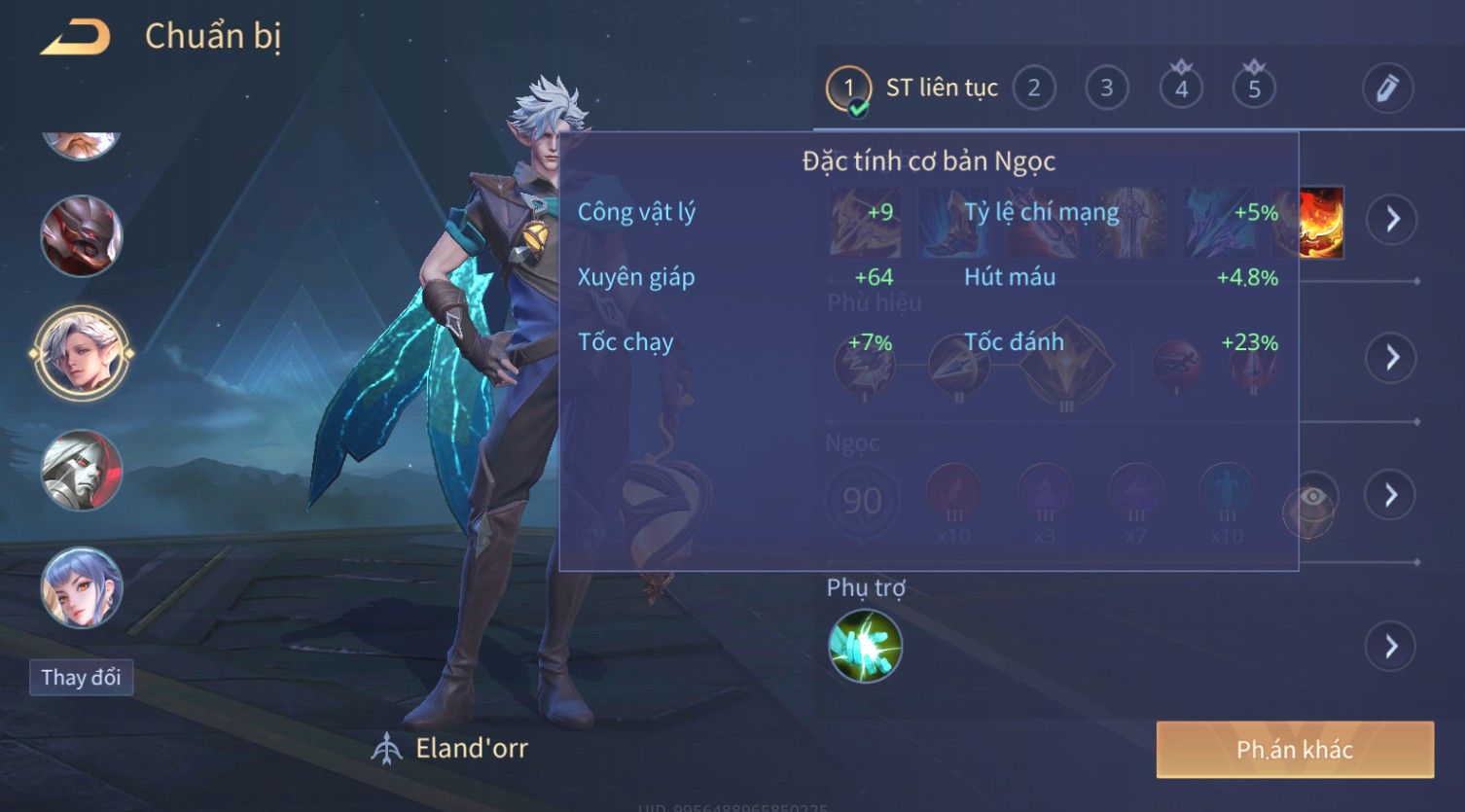The image size is (1465, 812).
Task: Switch to preset slot 4
Action: click(x=1181, y=88)
